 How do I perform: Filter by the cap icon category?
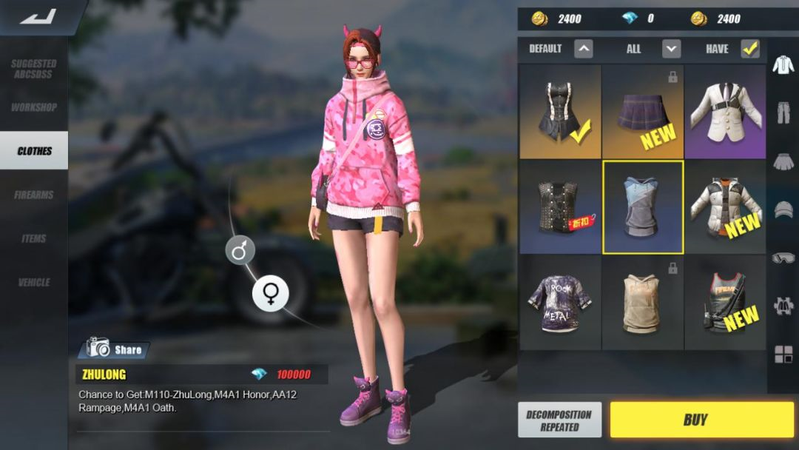(783, 209)
